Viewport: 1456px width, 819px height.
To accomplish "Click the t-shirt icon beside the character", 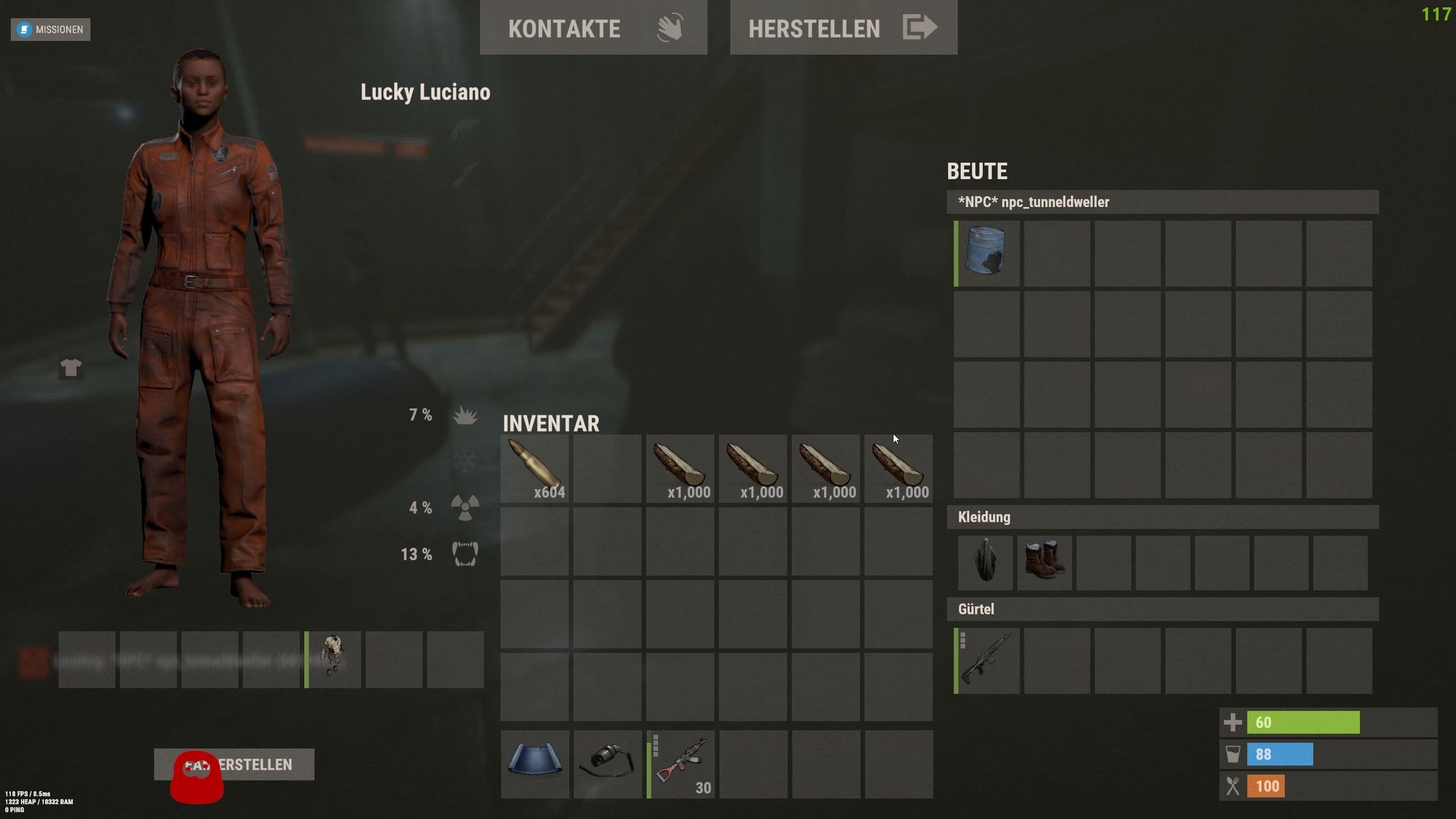I will point(71,368).
